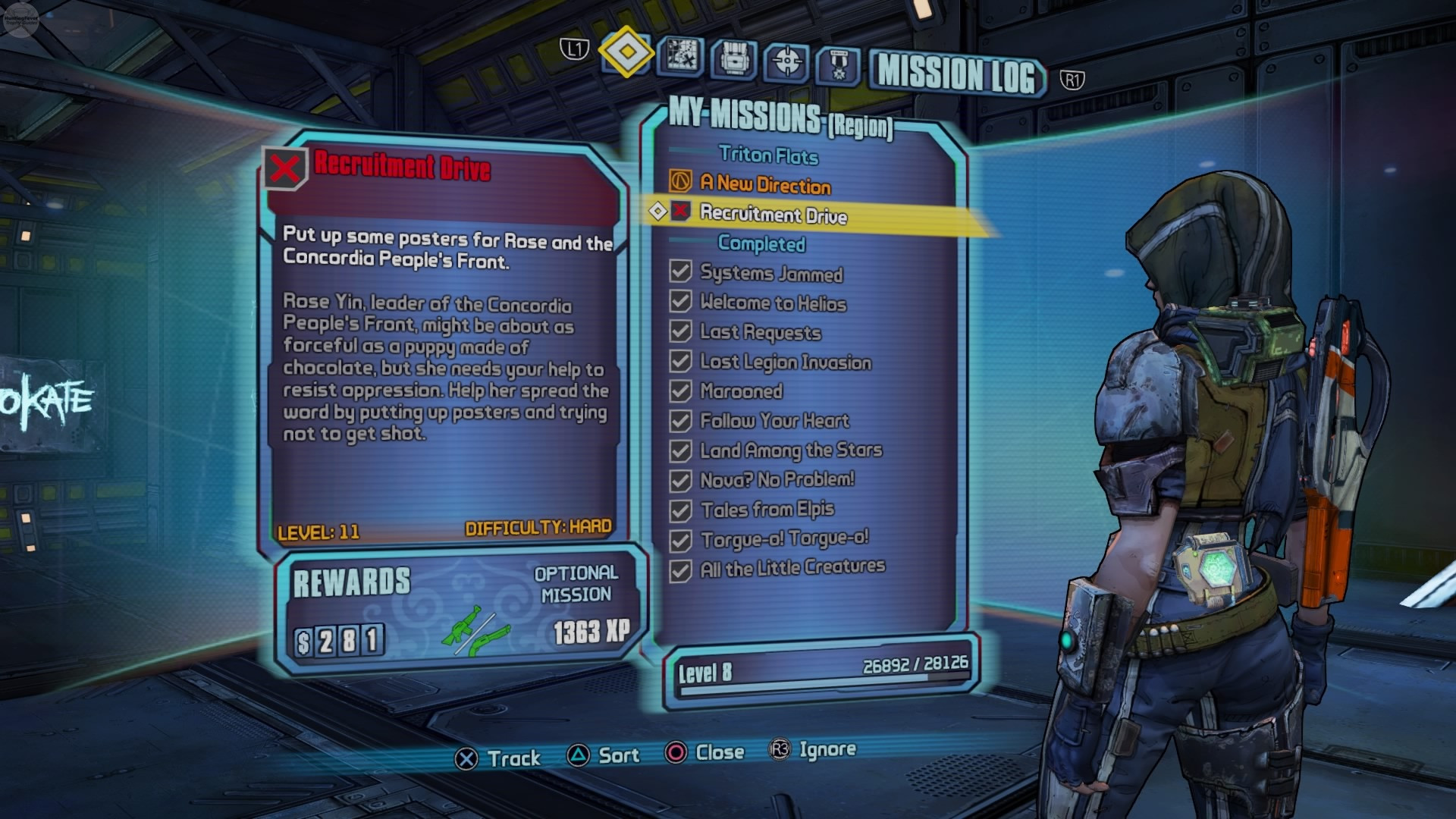Select the diamond Mission Log tab
1456x819 pixels.
click(626, 52)
